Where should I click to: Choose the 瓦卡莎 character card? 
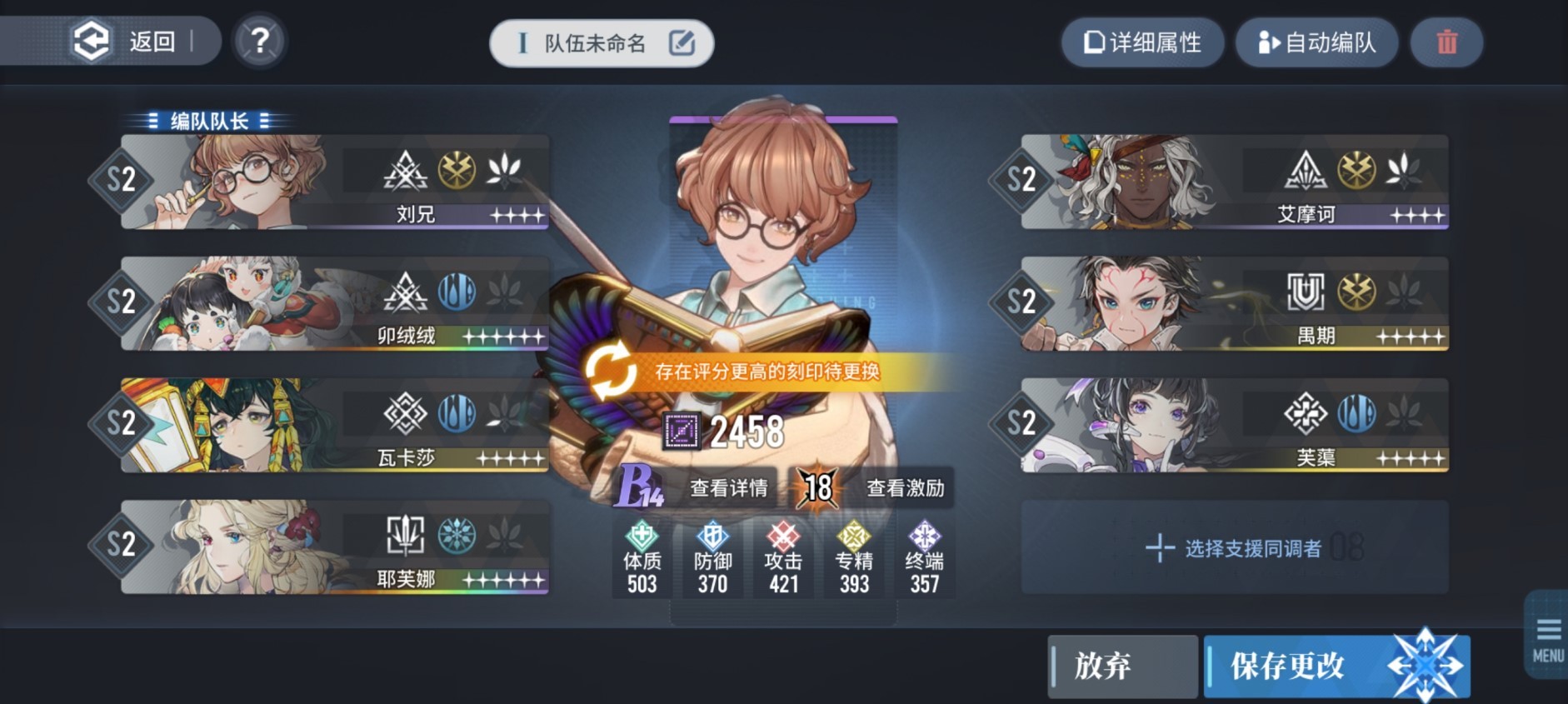(333, 425)
